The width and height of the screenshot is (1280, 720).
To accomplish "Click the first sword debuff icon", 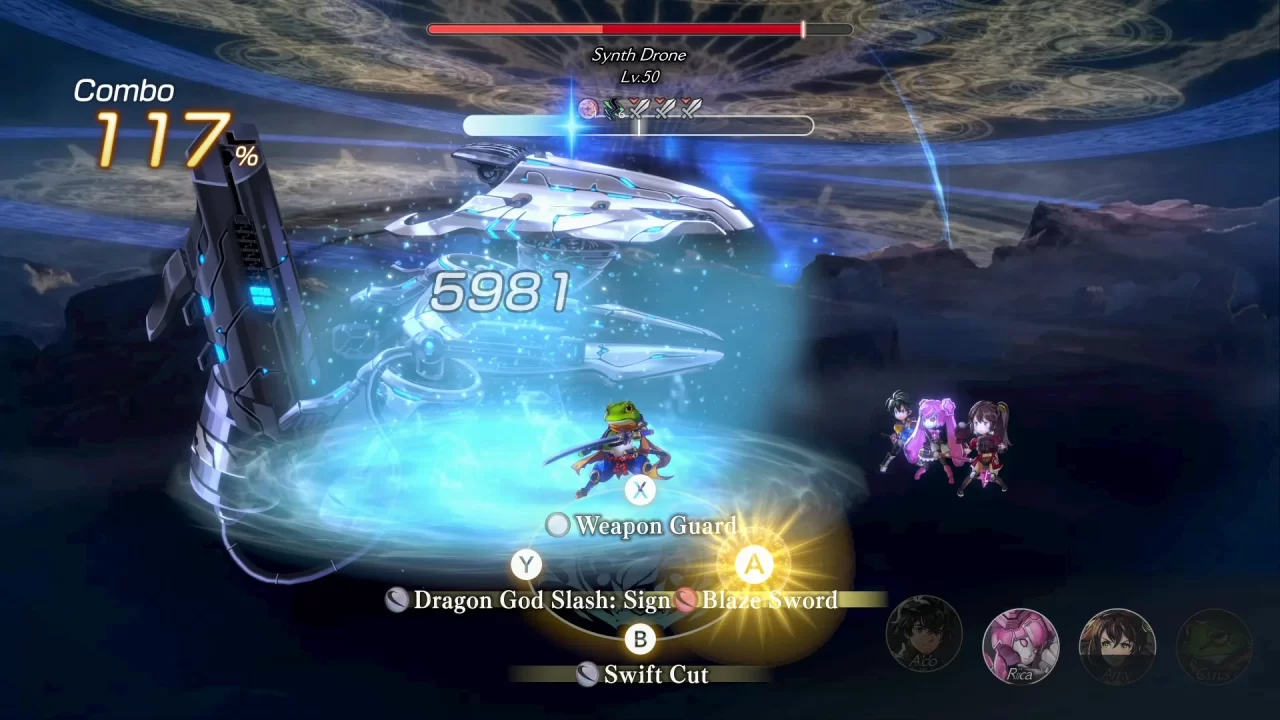I will coord(638,110).
